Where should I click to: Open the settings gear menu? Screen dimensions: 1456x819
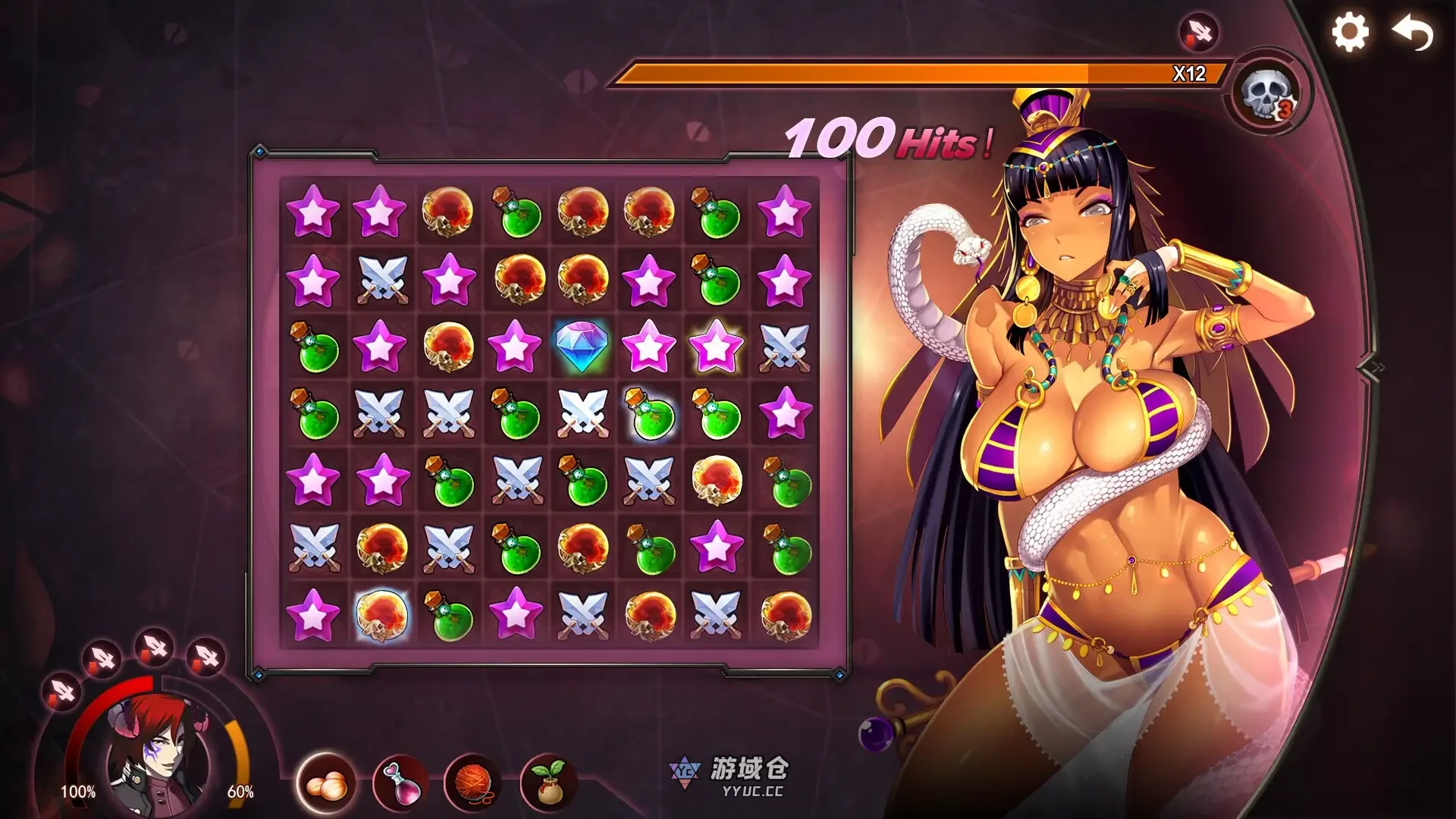pyautogui.click(x=1351, y=32)
